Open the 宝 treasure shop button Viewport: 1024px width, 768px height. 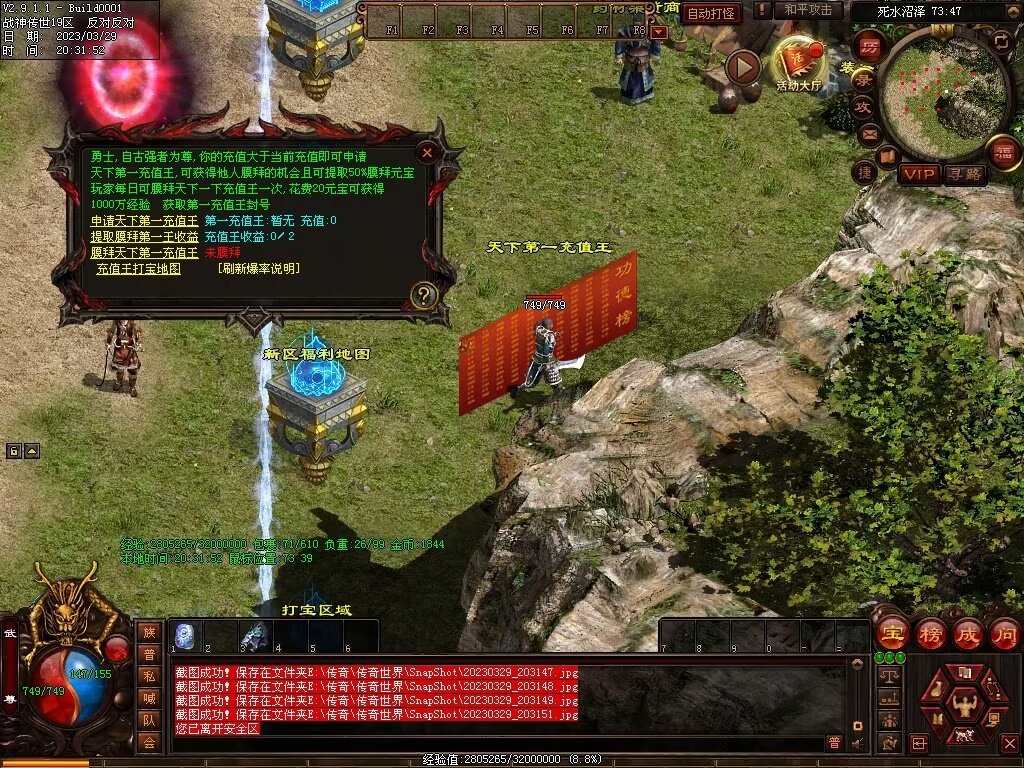[890, 633]
